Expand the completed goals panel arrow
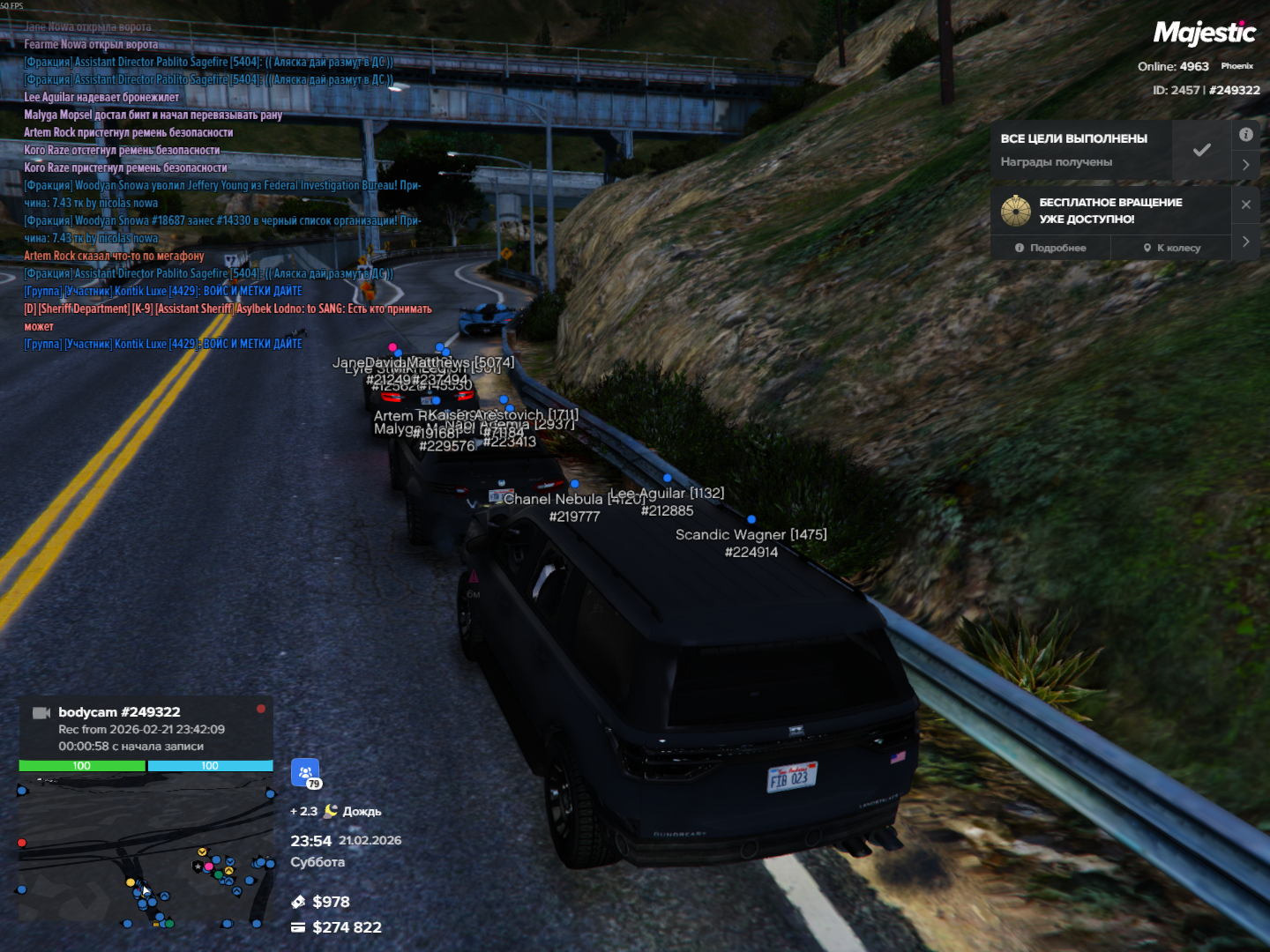The image size is (1270, 952). (x=1245, y=165)
